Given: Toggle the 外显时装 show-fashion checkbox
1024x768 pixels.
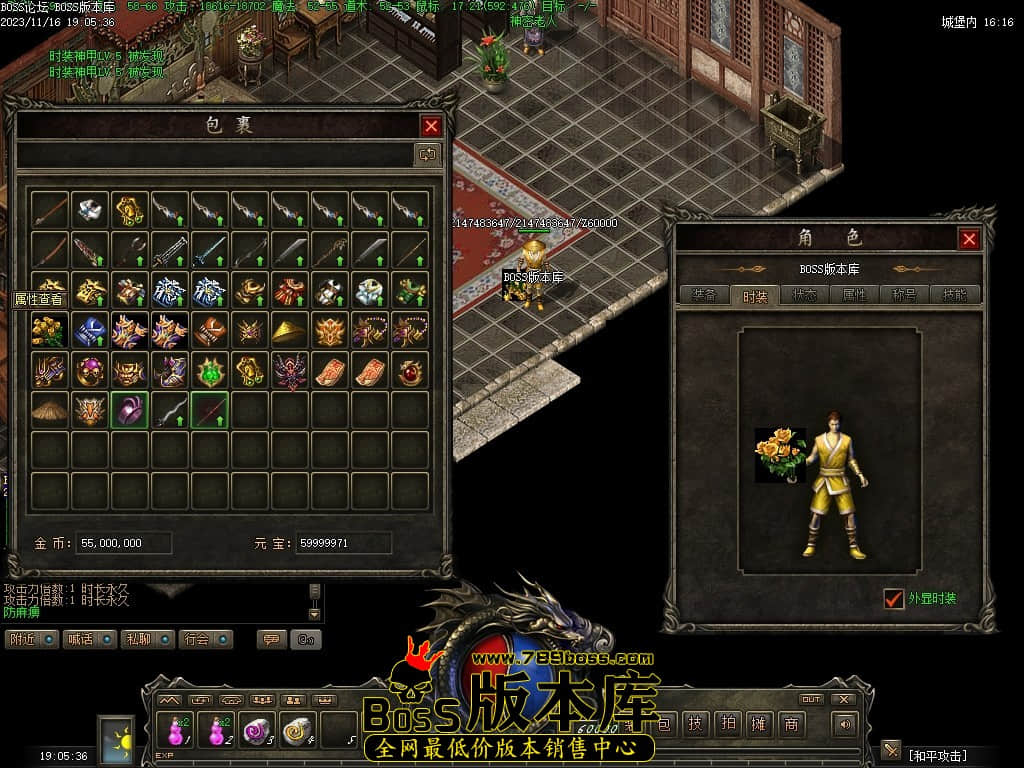Looking at the screenshot, I should (x=894, y=599).
